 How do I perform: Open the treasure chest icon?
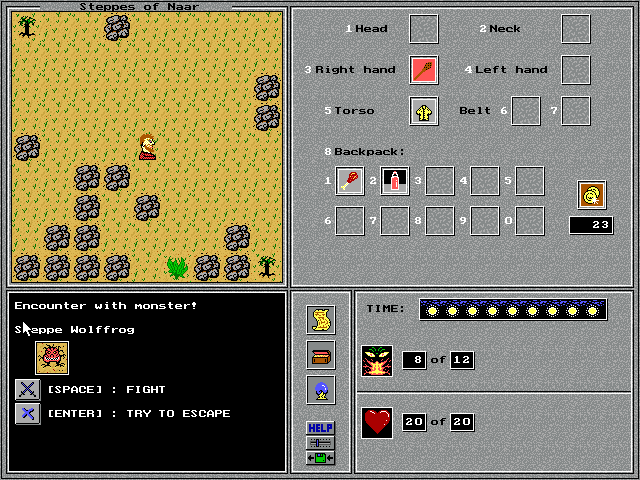point(321,355)
